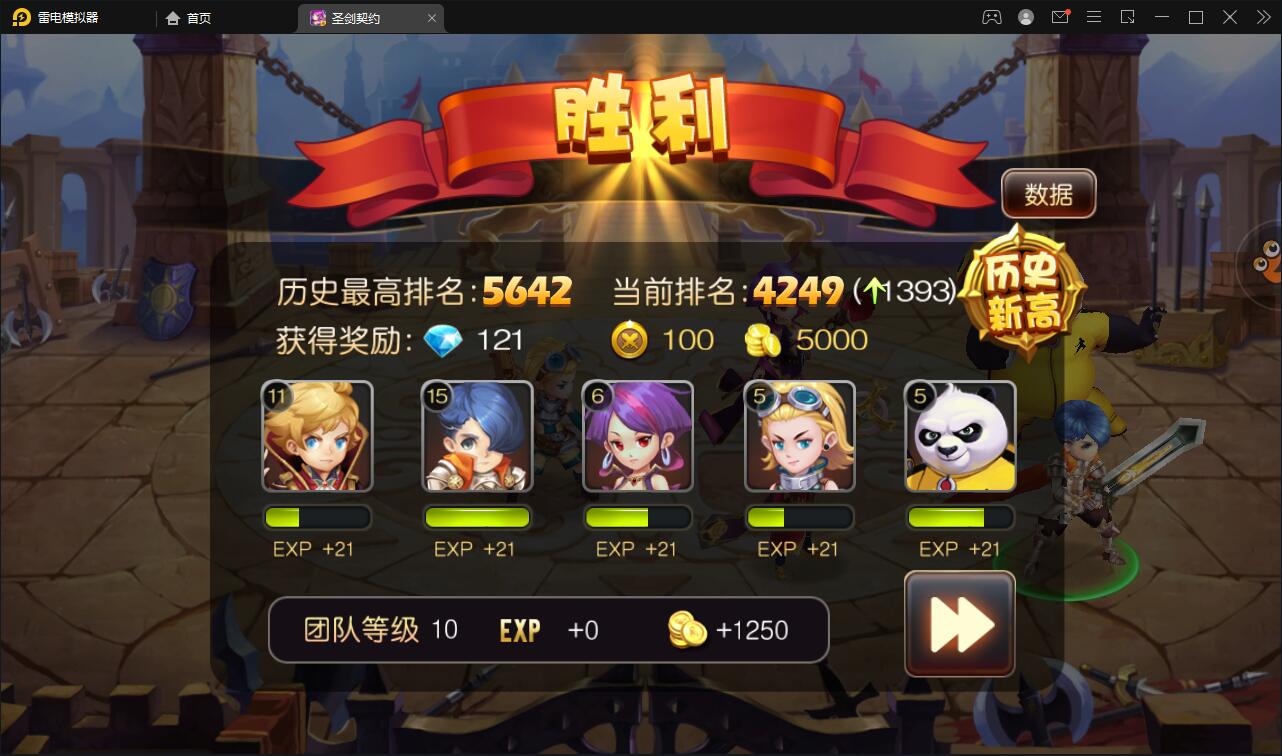1282x756 pixels.
Task: Expand the hidden toolbar via double-chevron icon
Action: tap(1262, 16)
